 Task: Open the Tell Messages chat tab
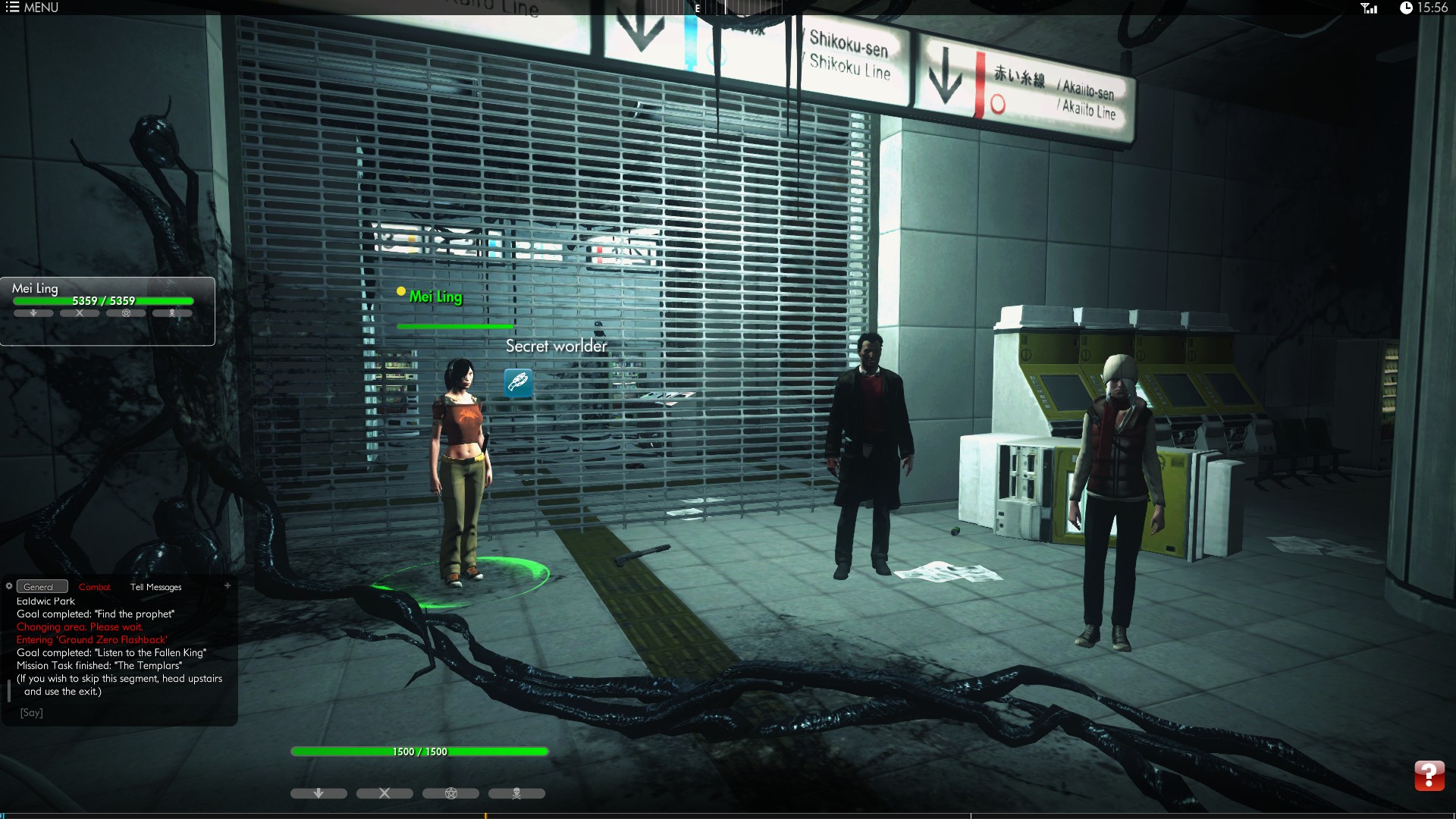(x=155, y=587)
